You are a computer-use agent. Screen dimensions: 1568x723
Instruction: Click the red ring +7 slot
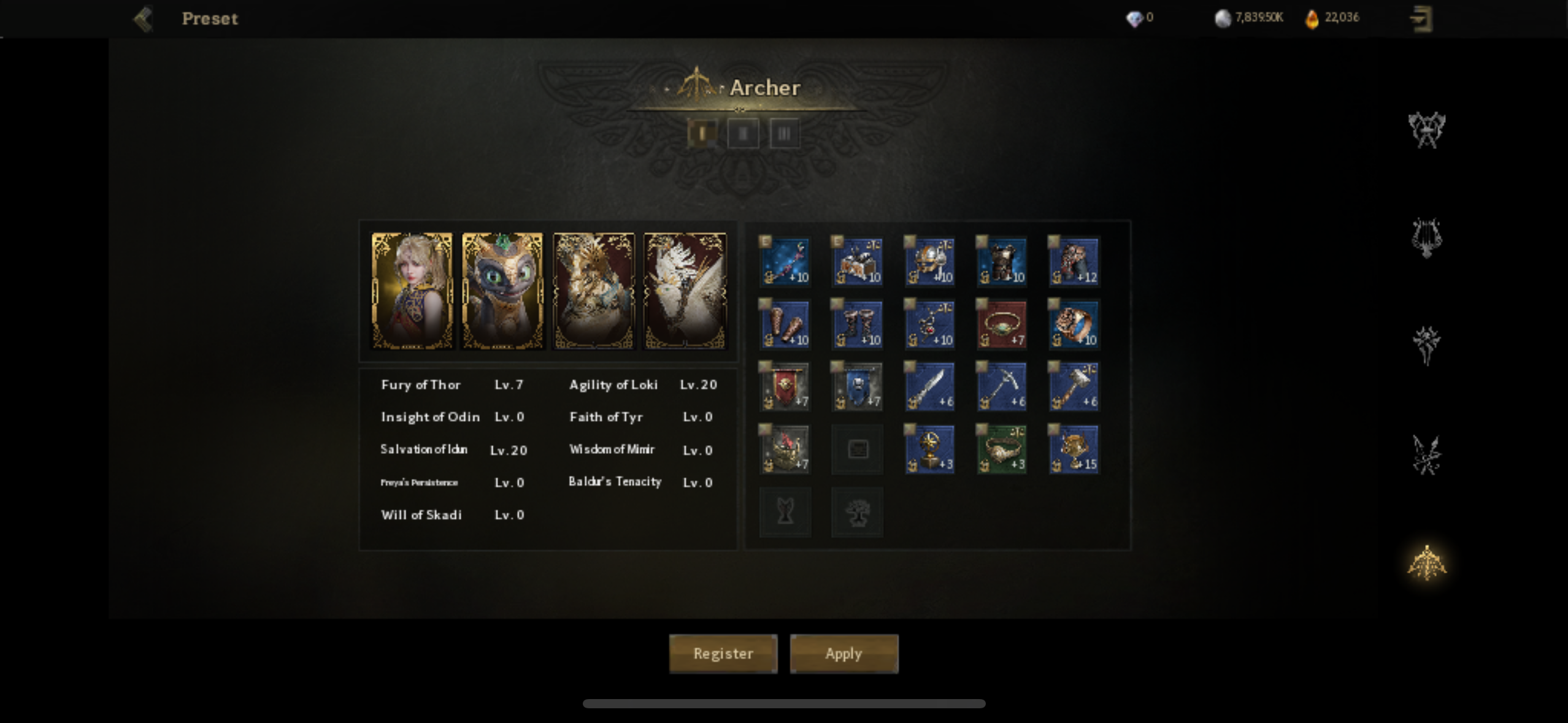coord(1001,324)
